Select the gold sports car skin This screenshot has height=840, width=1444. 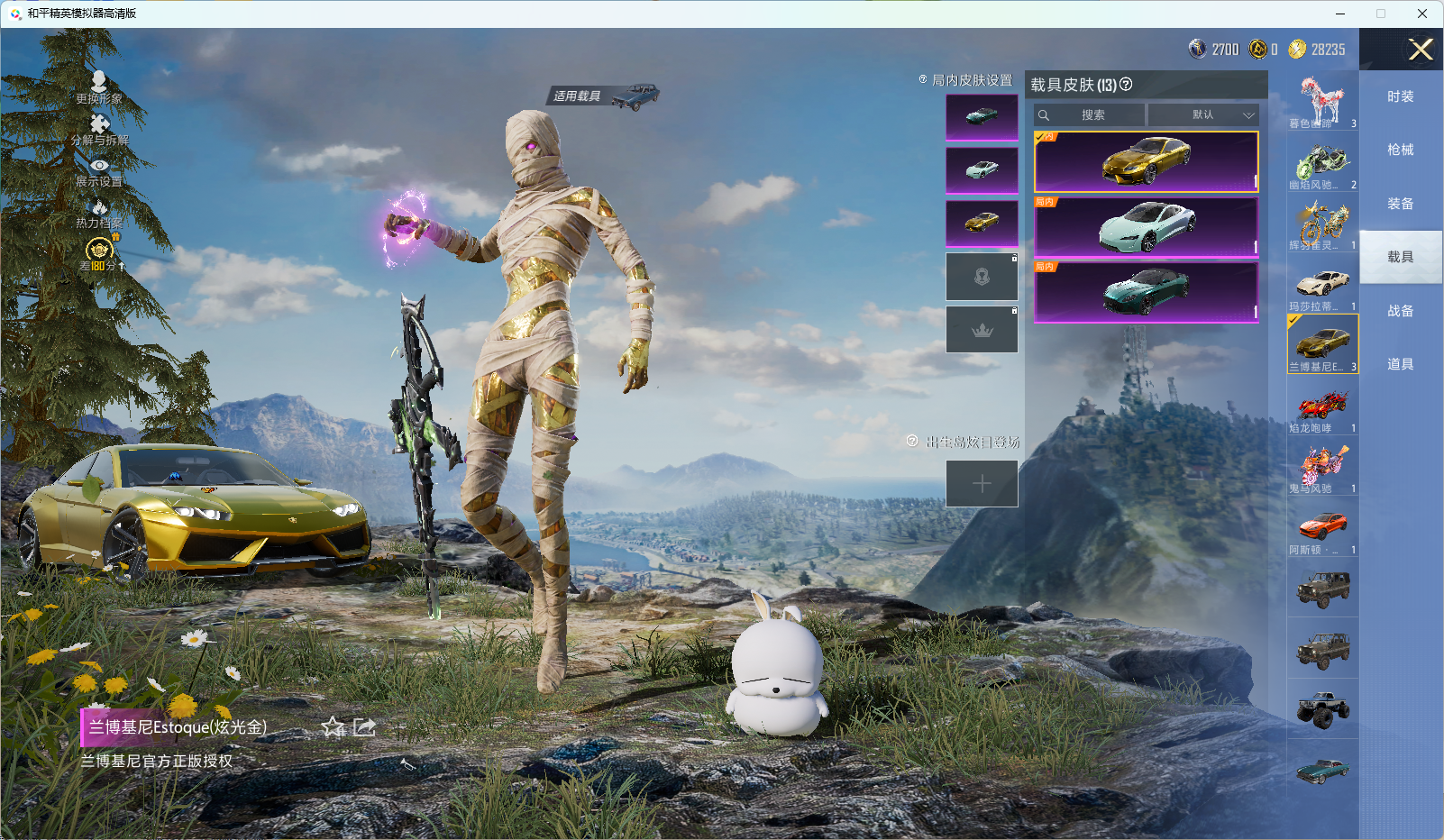point(1146,162)
